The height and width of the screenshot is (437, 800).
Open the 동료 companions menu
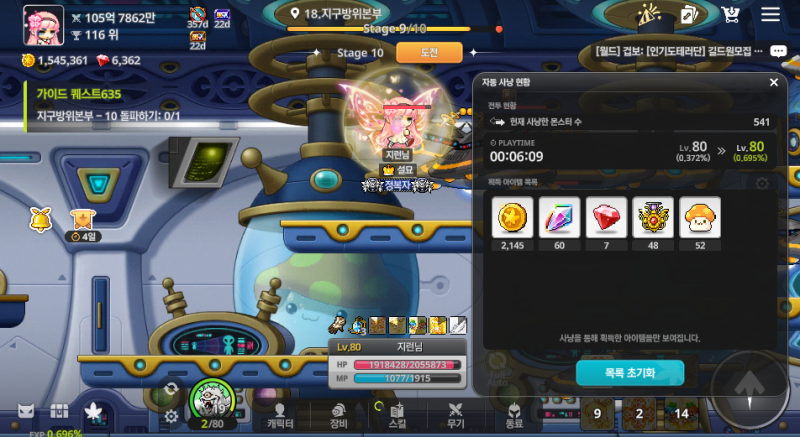click(x=514, y=414)
